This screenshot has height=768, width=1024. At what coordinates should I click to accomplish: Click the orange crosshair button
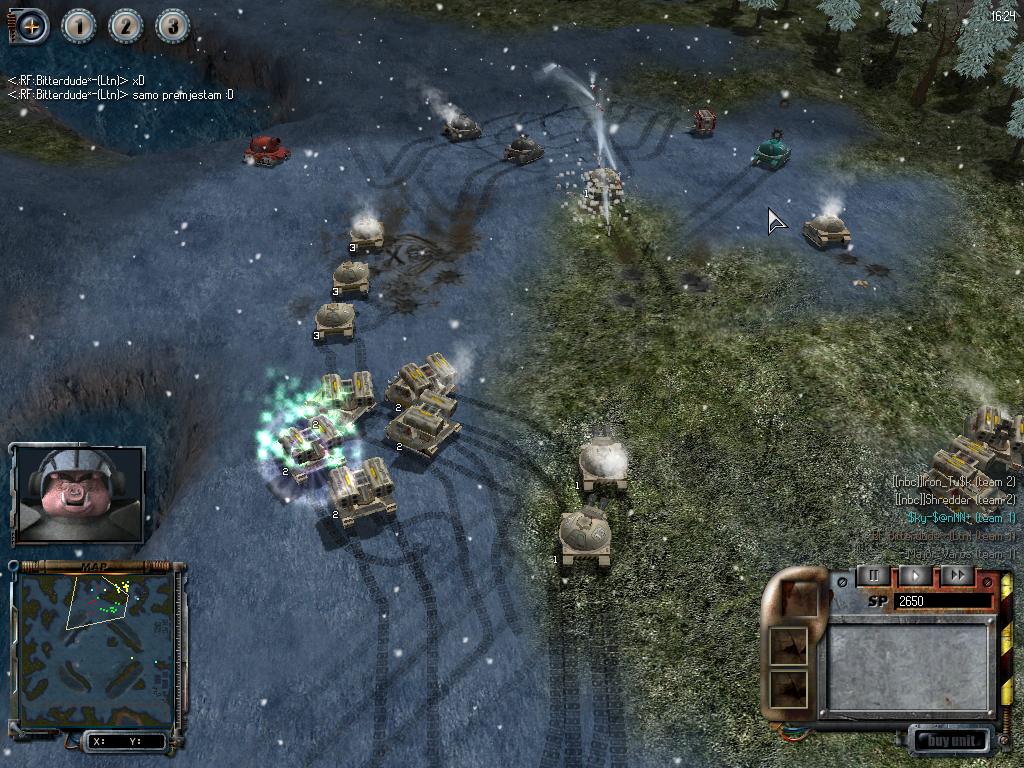pos(31,25)
